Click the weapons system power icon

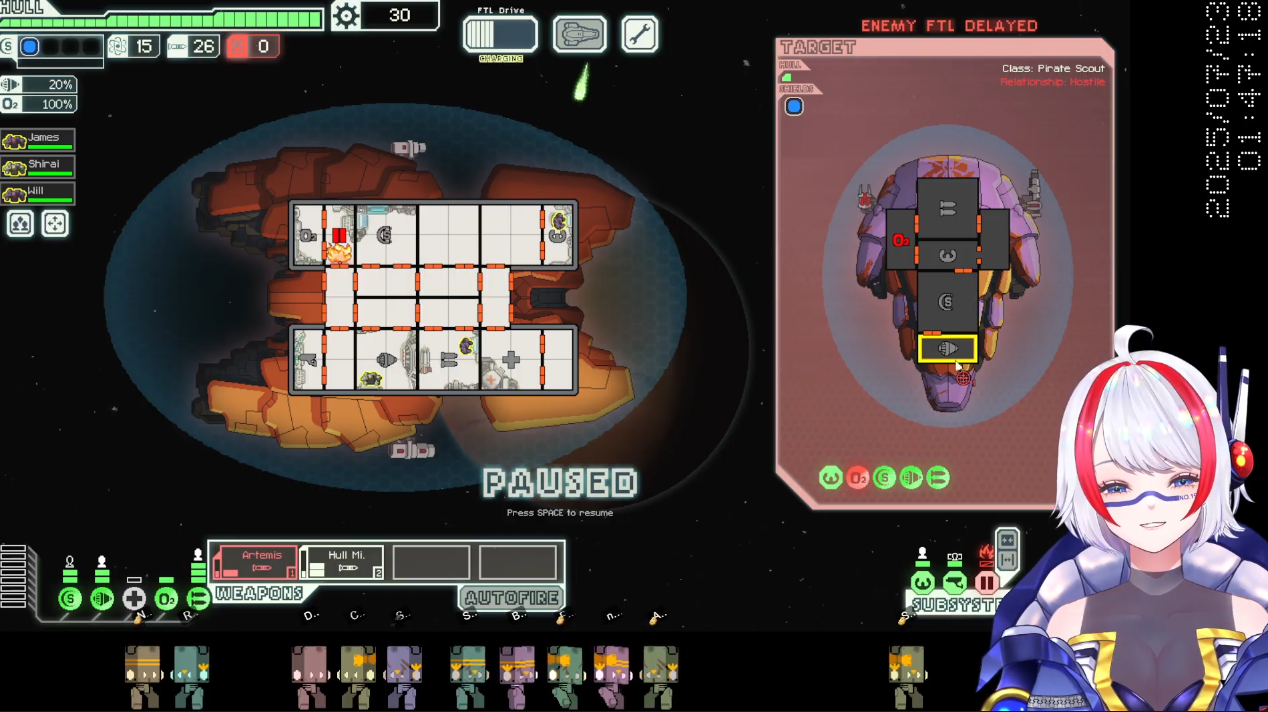click(198, 599)
